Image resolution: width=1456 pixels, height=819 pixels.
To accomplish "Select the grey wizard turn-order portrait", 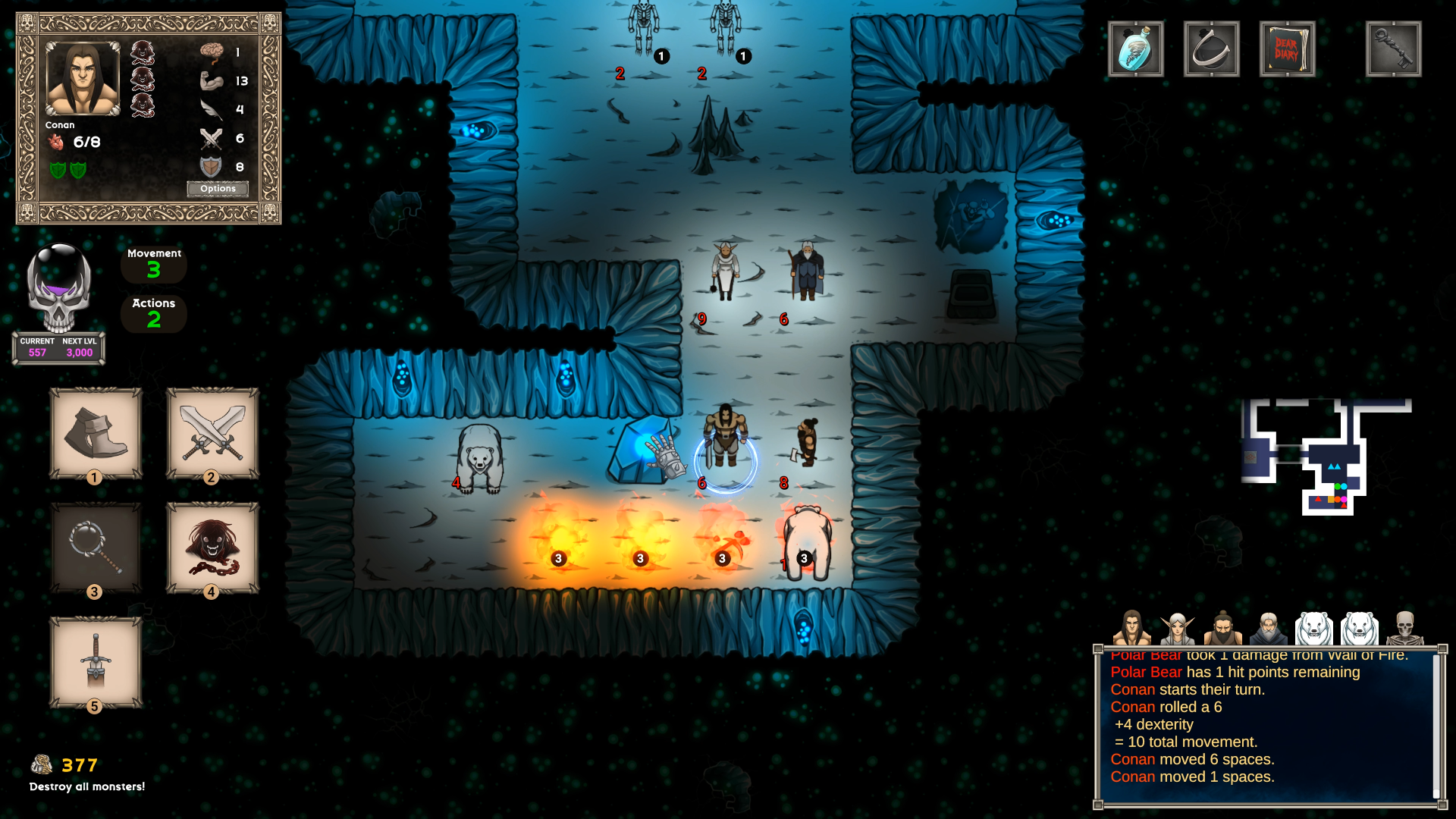I will click(1268, 629).
